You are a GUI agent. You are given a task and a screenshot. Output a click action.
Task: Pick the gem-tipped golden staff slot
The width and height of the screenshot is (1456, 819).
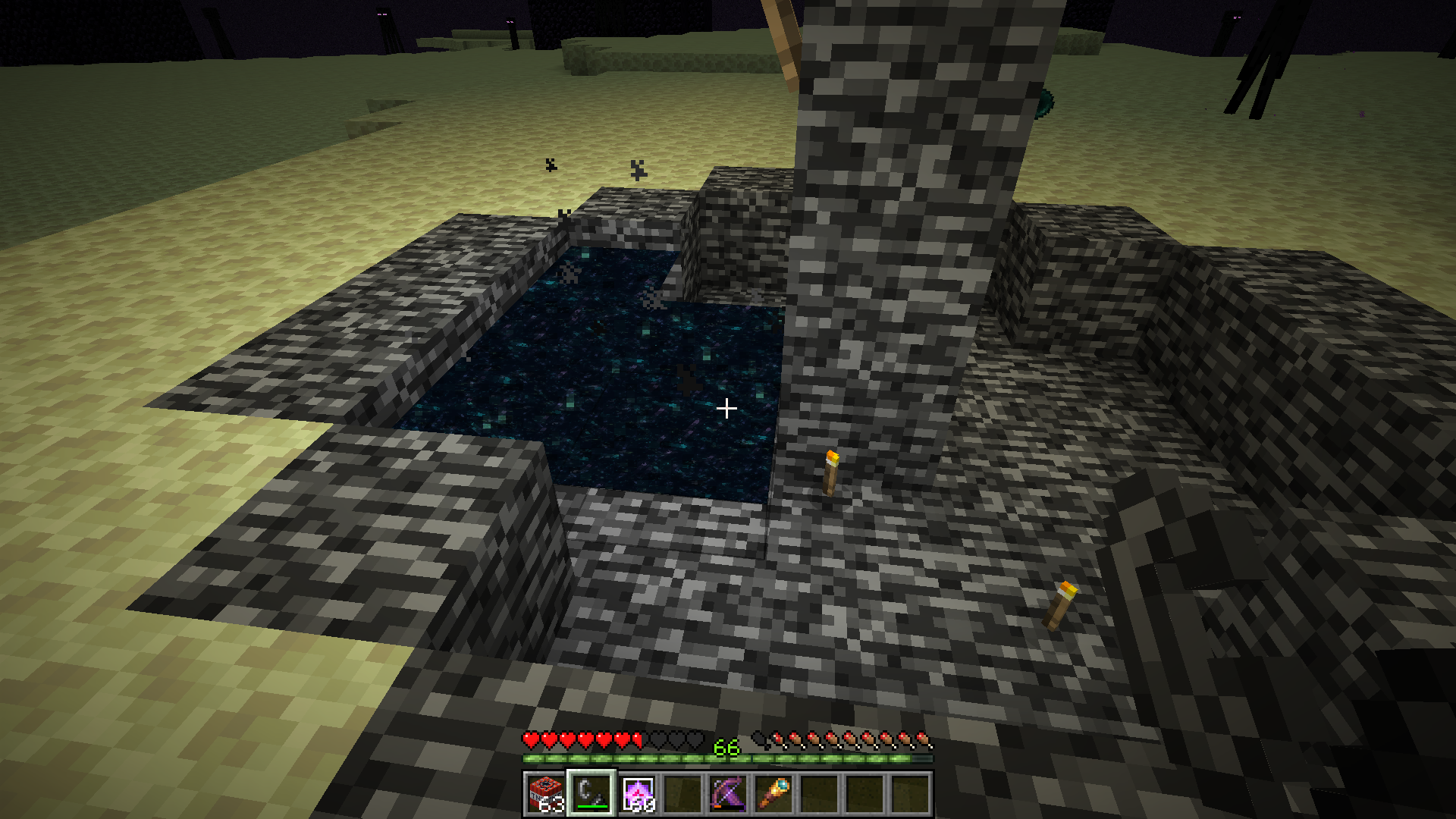[x=773, y=794]
